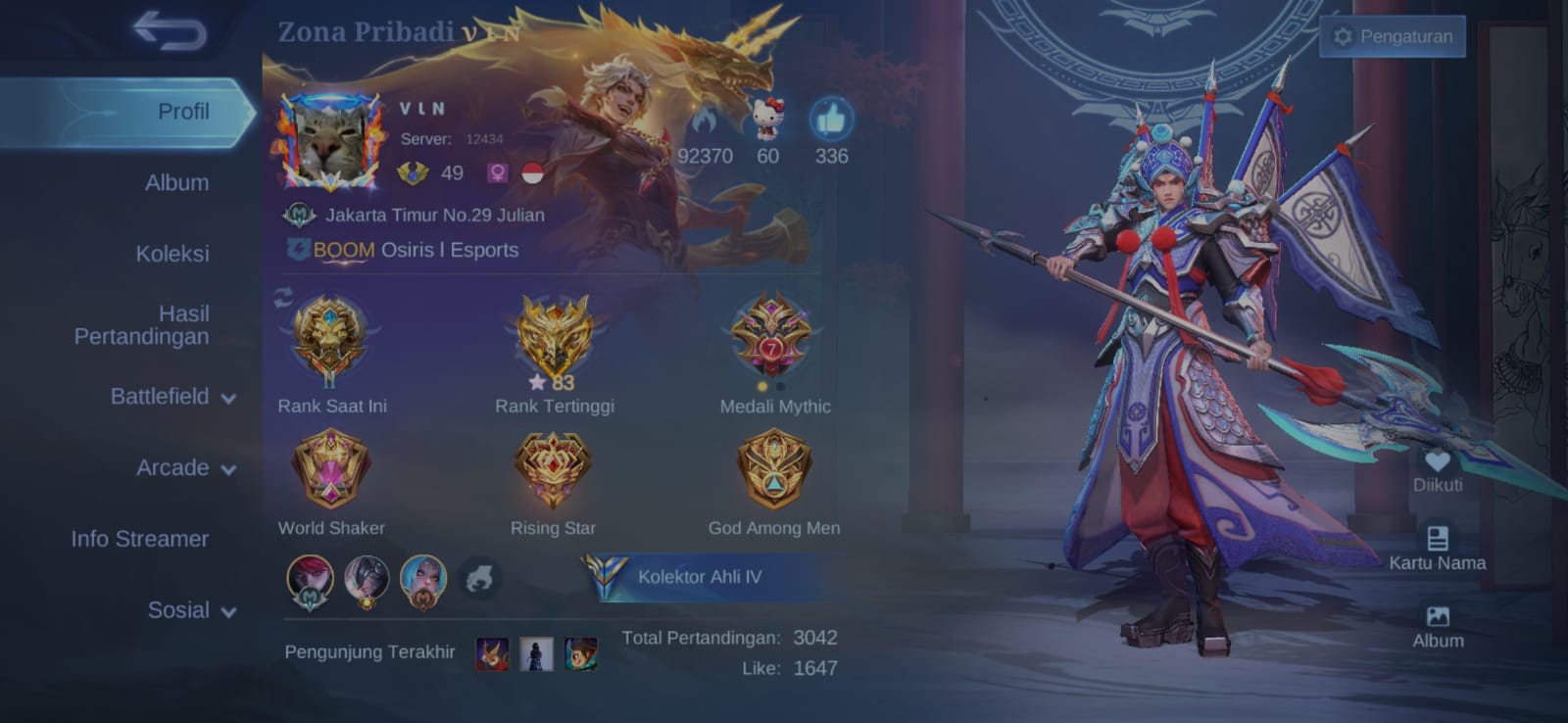Expand the Arcade section
This screenshot has height=723, width=1568.
pos(186,468)
